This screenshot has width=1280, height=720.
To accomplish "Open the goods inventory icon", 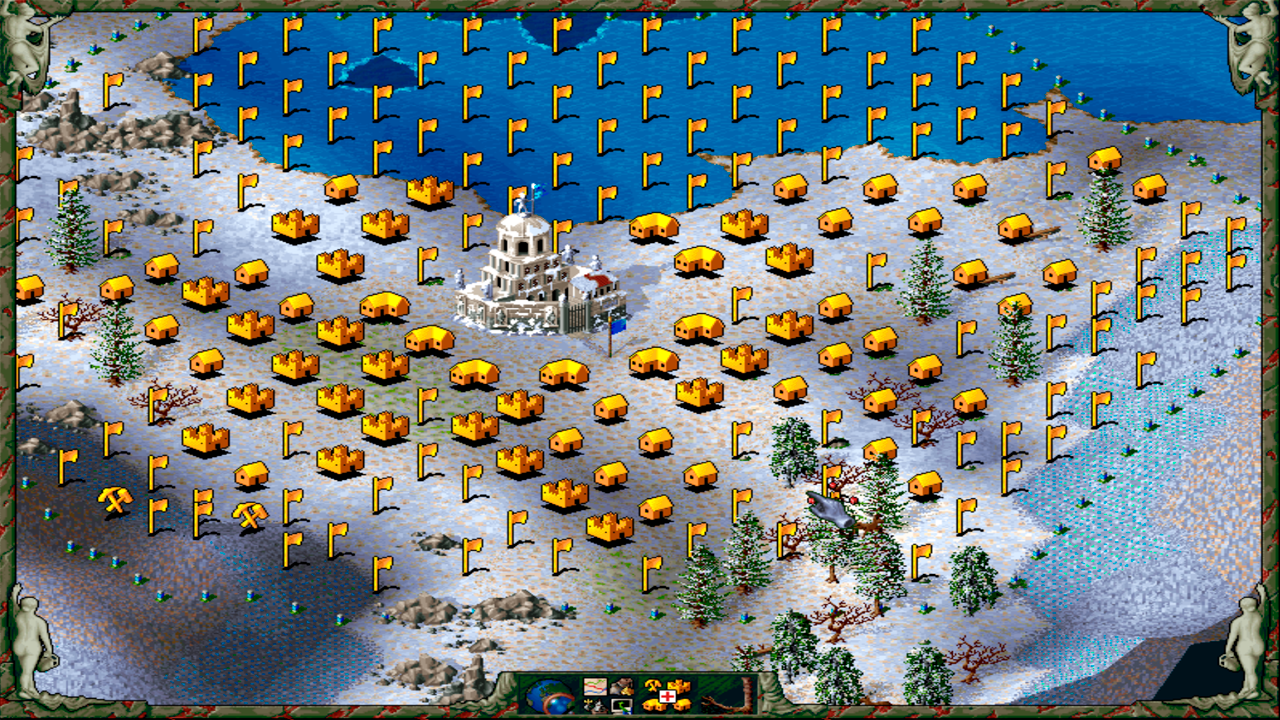I will [620, 687].
